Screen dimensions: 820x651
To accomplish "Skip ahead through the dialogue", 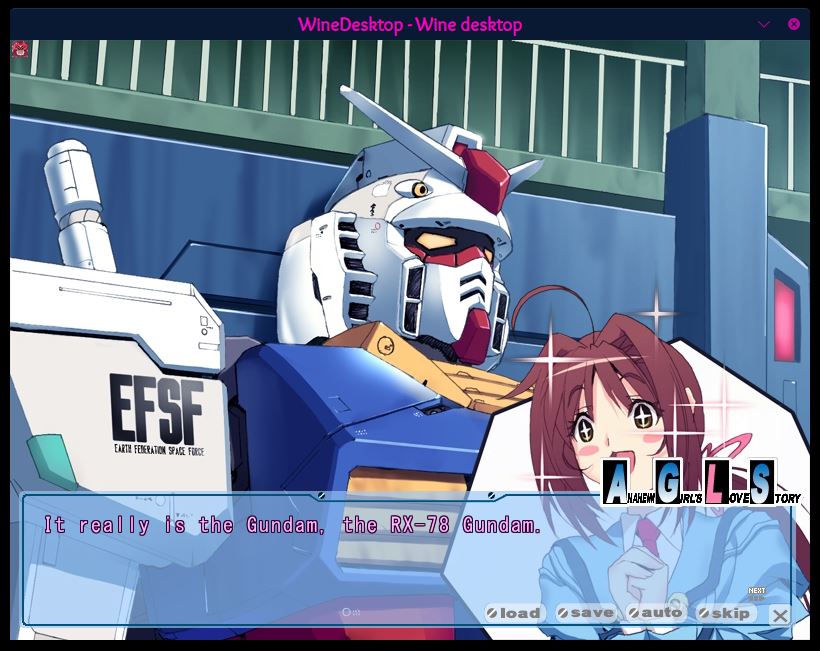I will tap(724, 613).
